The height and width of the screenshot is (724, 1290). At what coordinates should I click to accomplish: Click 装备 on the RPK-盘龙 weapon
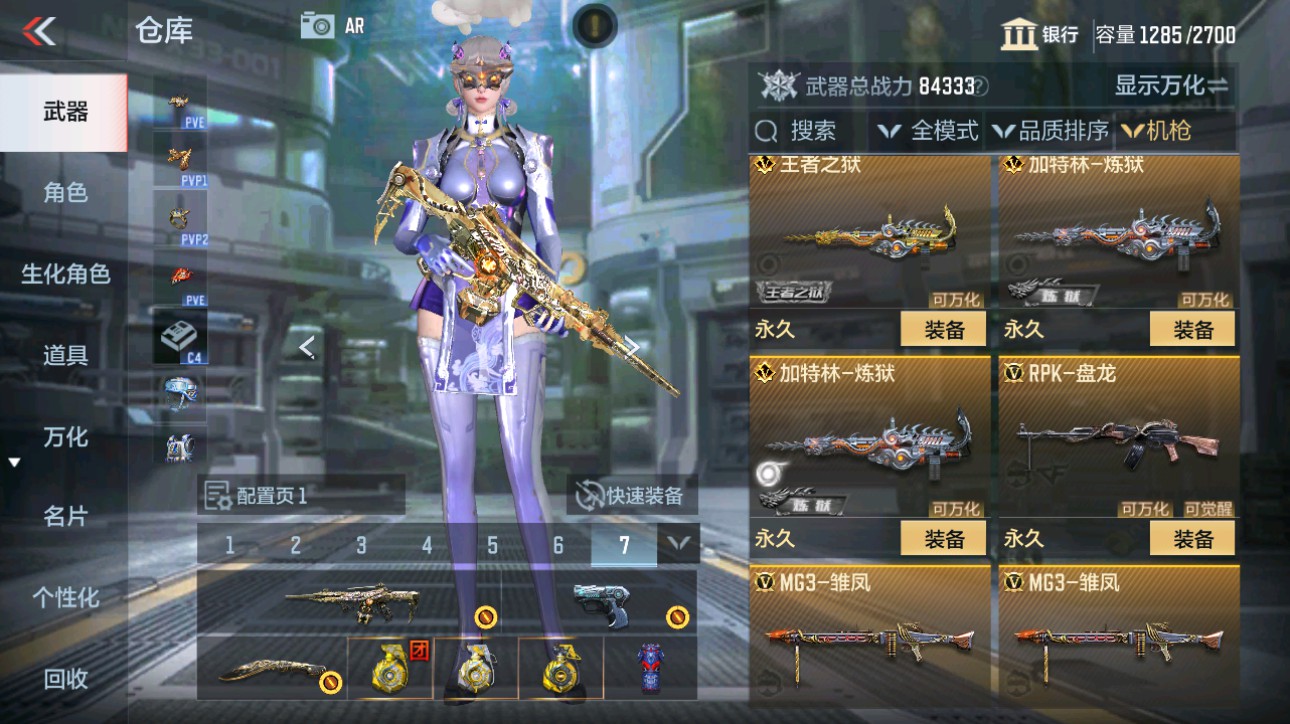1191,538
